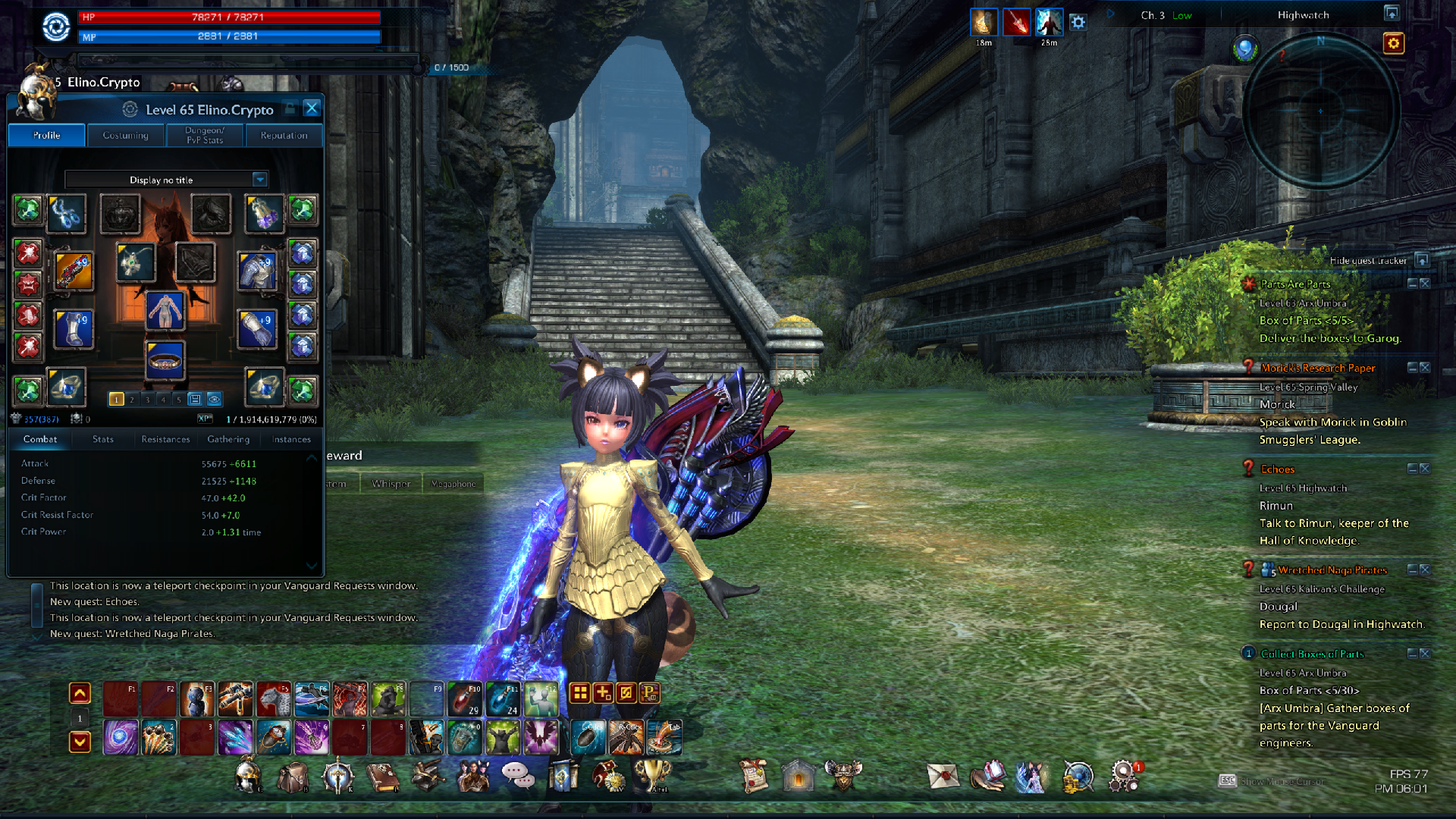The image size is (1456, 819).
Task: Select the equipped +9 red weapon slot
Action: [74, 271]
